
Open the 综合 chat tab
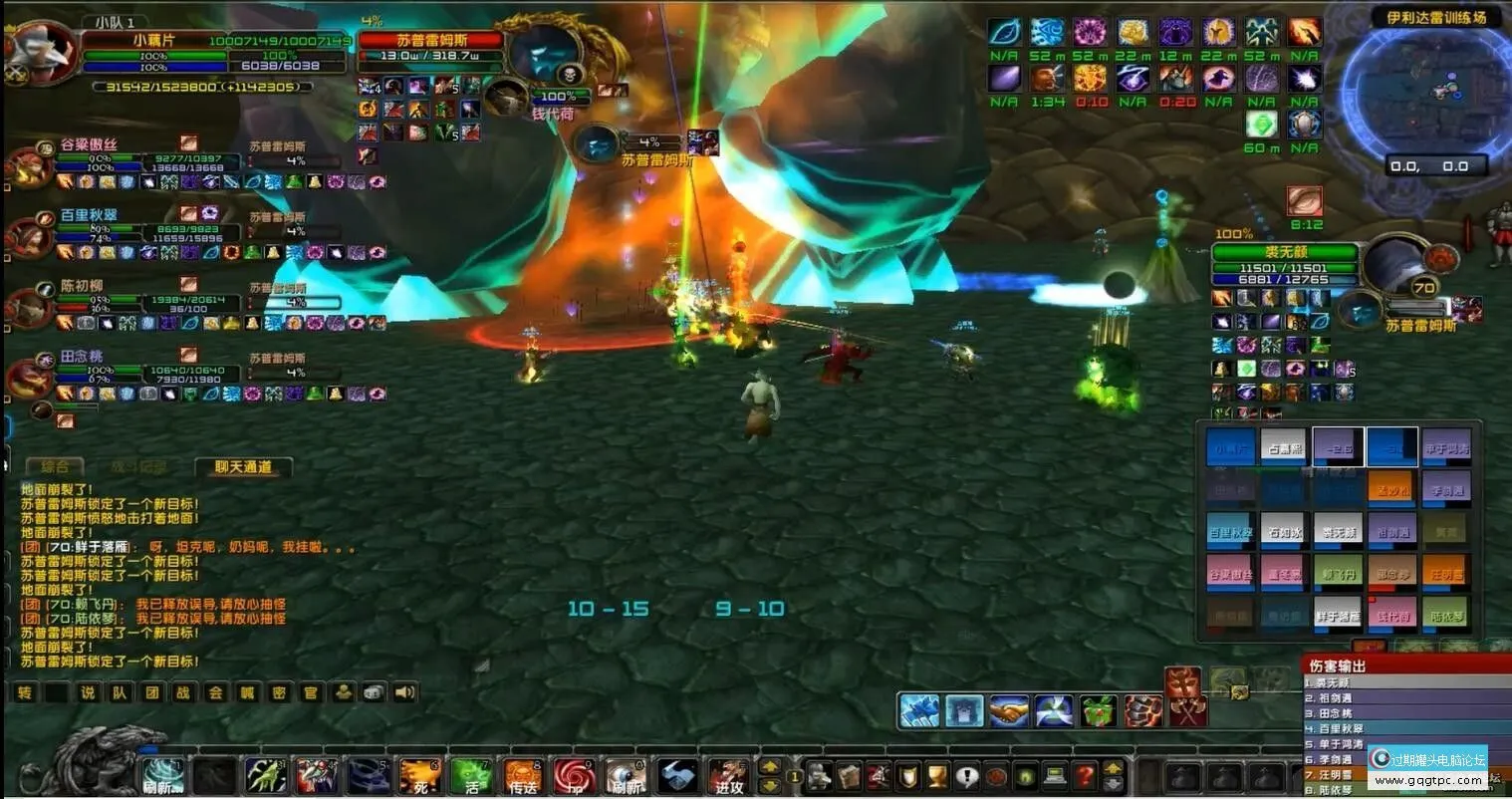pos(55,466)
